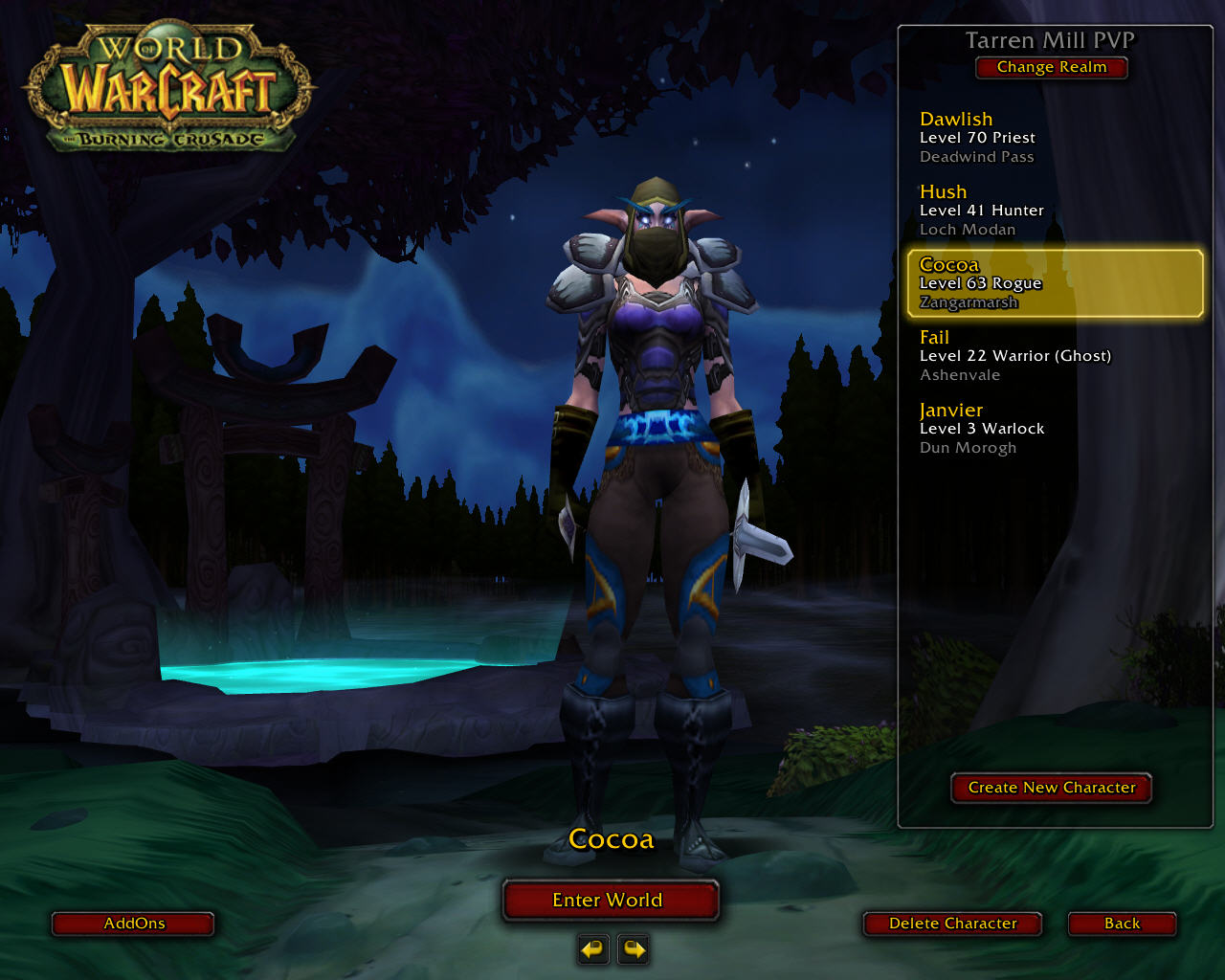
Task: Click Create New Character
Action: point(1051,788)
